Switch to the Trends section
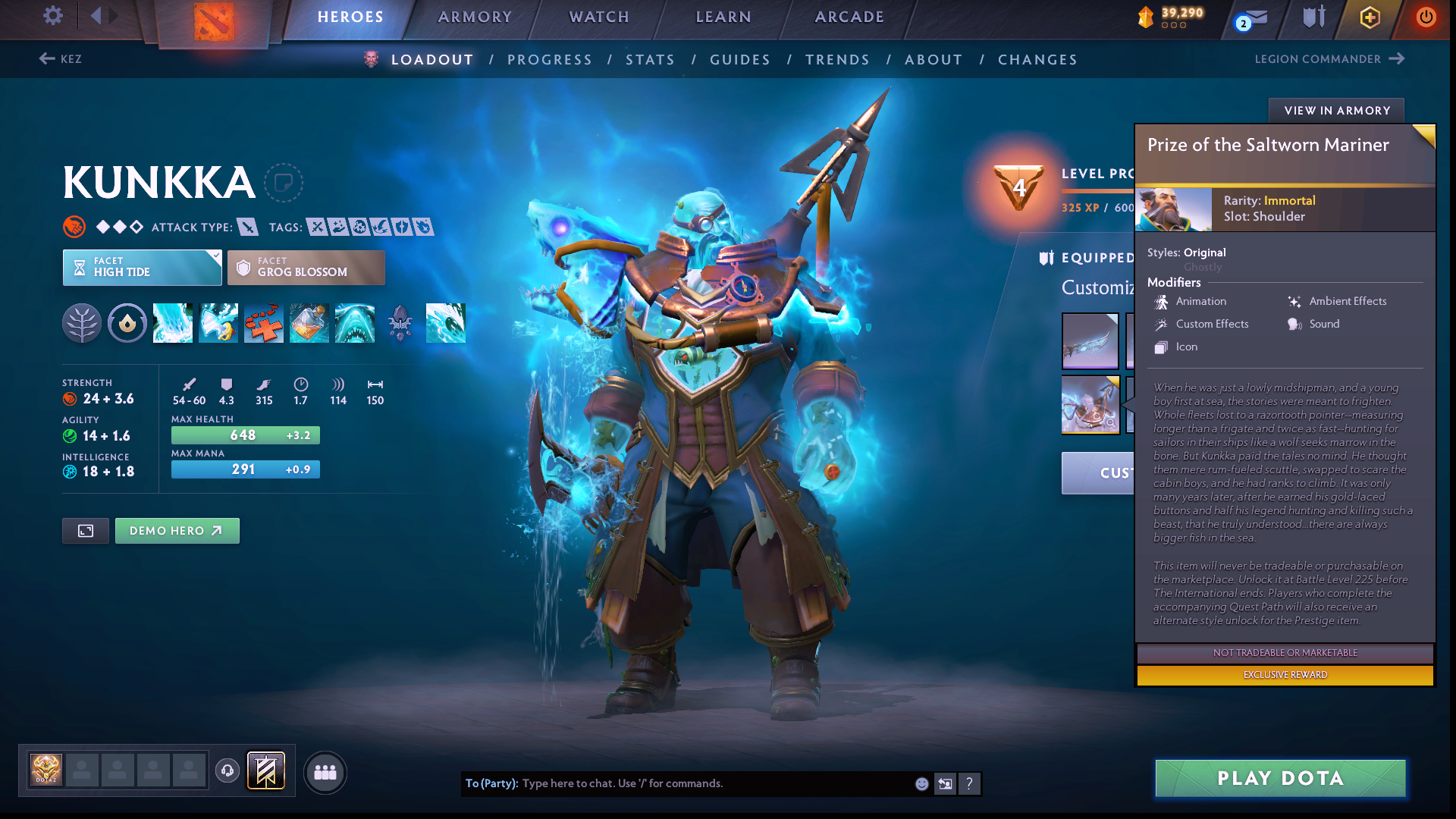1456x819 pixels. coord(837,60)
